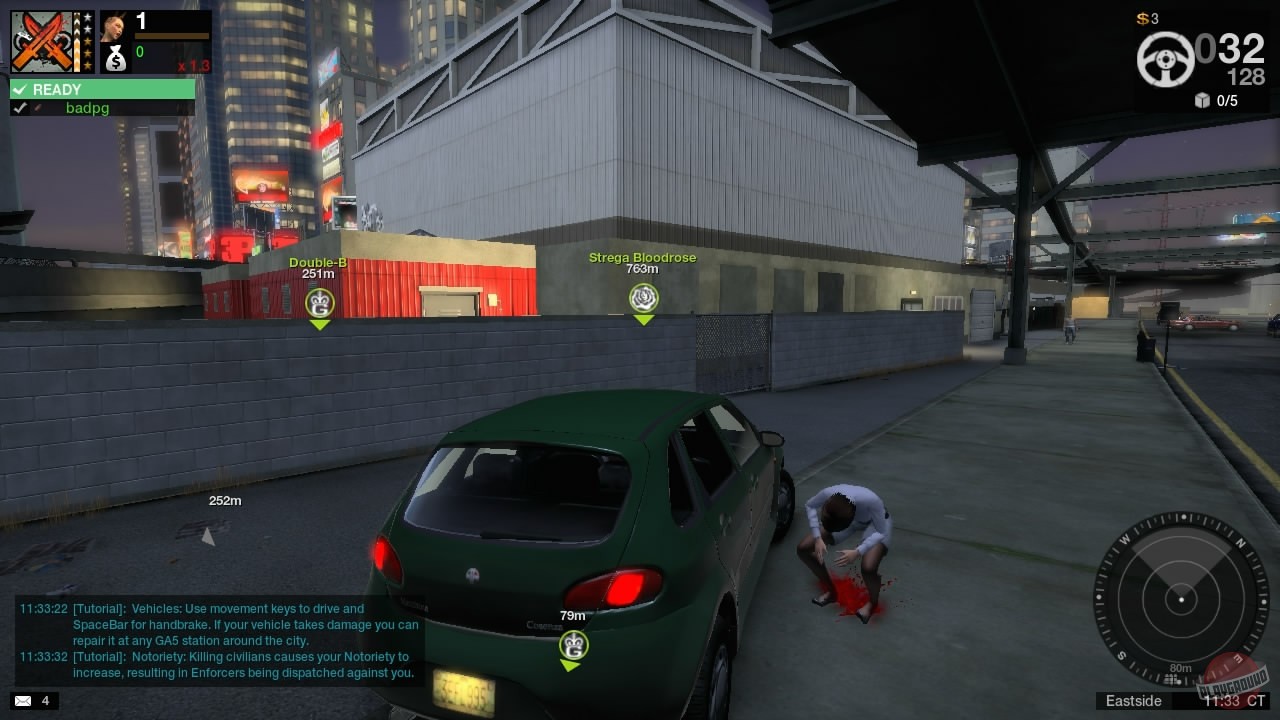Toggle the checkbox beside badpg
The image size is (1280, 720).
coord(20,107)
